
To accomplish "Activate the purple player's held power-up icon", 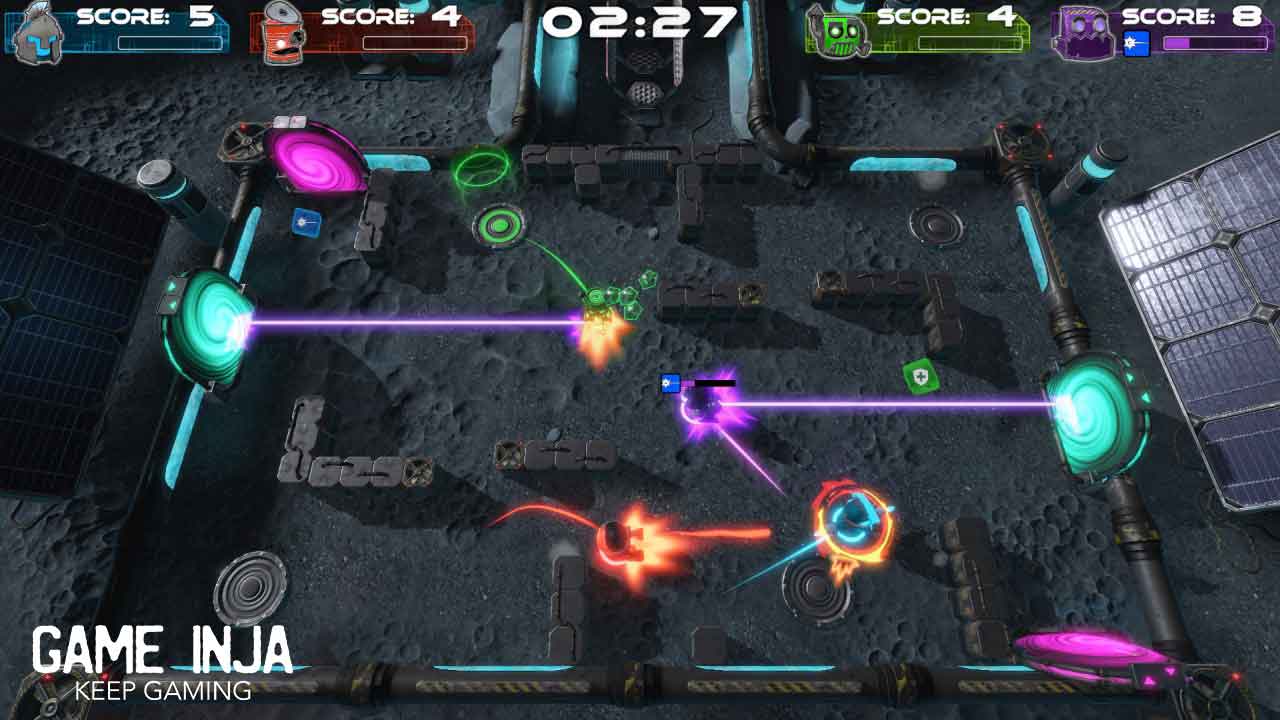I will coord(1137,43).
